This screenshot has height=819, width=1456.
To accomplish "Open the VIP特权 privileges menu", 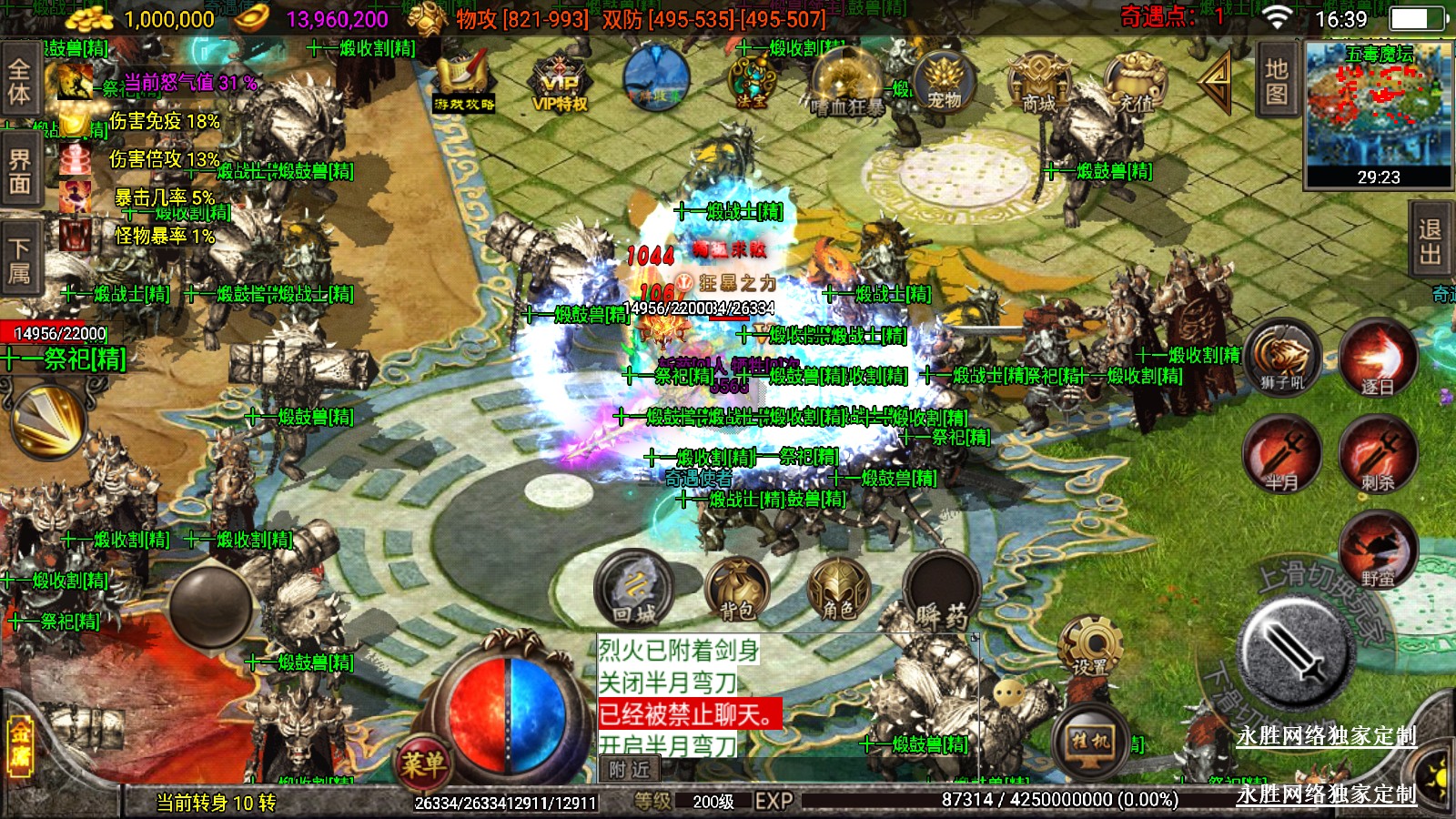I will pos(560,84).
